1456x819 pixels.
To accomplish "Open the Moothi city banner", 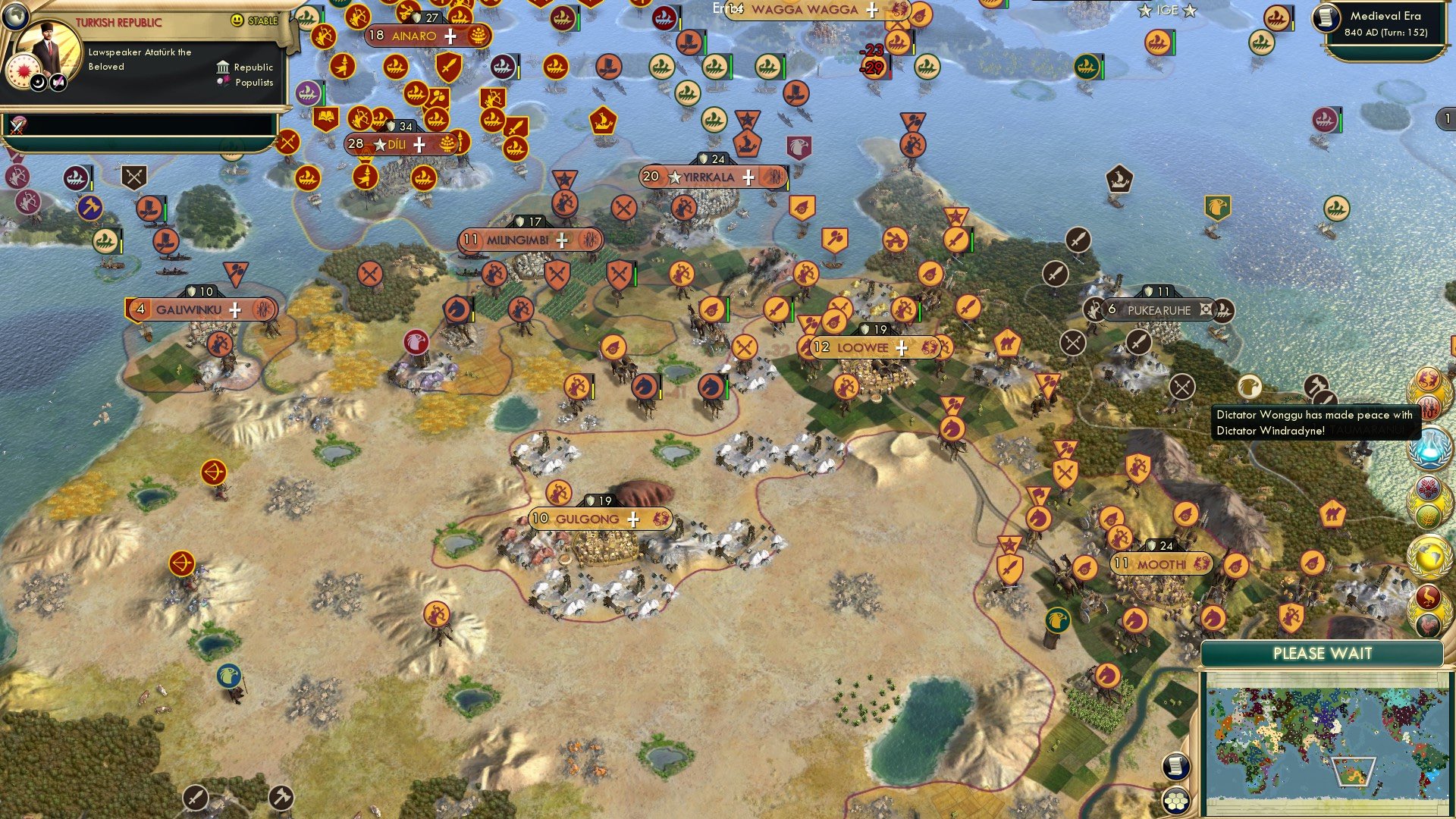I will pyautogui.click(x=1163, y=565).
